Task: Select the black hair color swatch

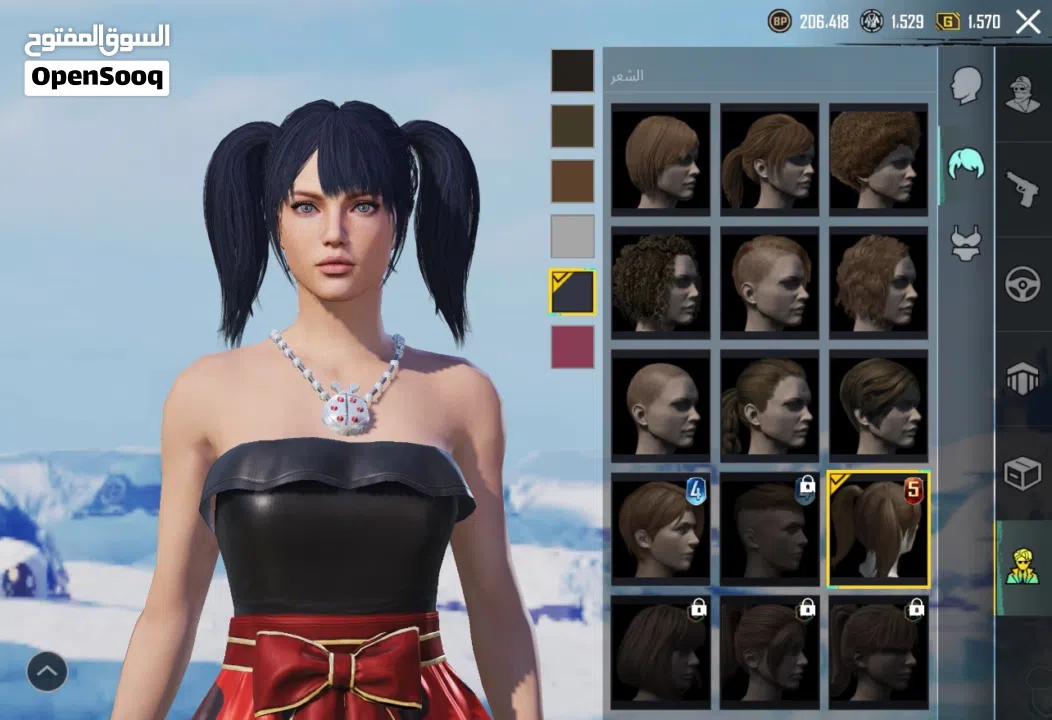Action: [x=572, y=70]
